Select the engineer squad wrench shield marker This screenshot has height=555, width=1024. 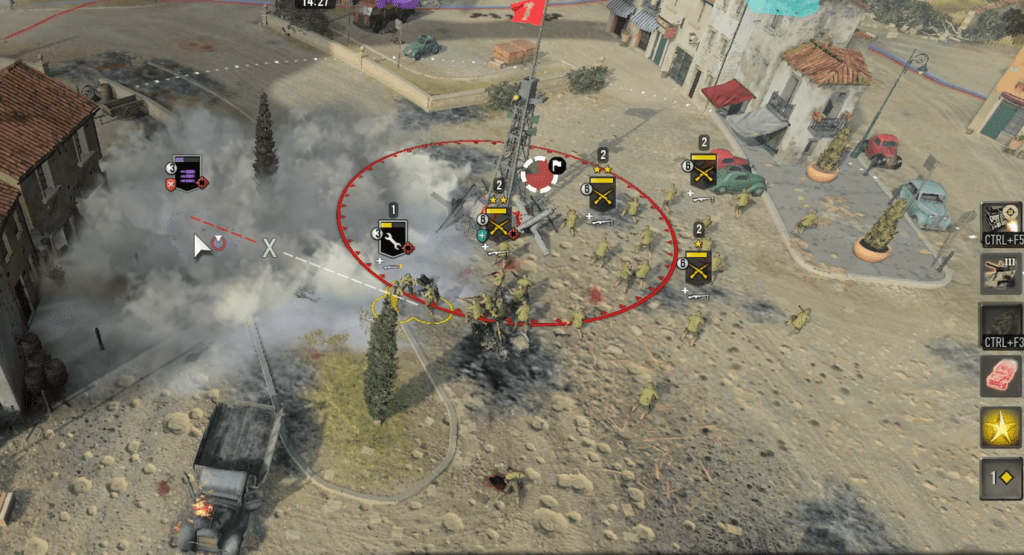click(x=393, y=238)
